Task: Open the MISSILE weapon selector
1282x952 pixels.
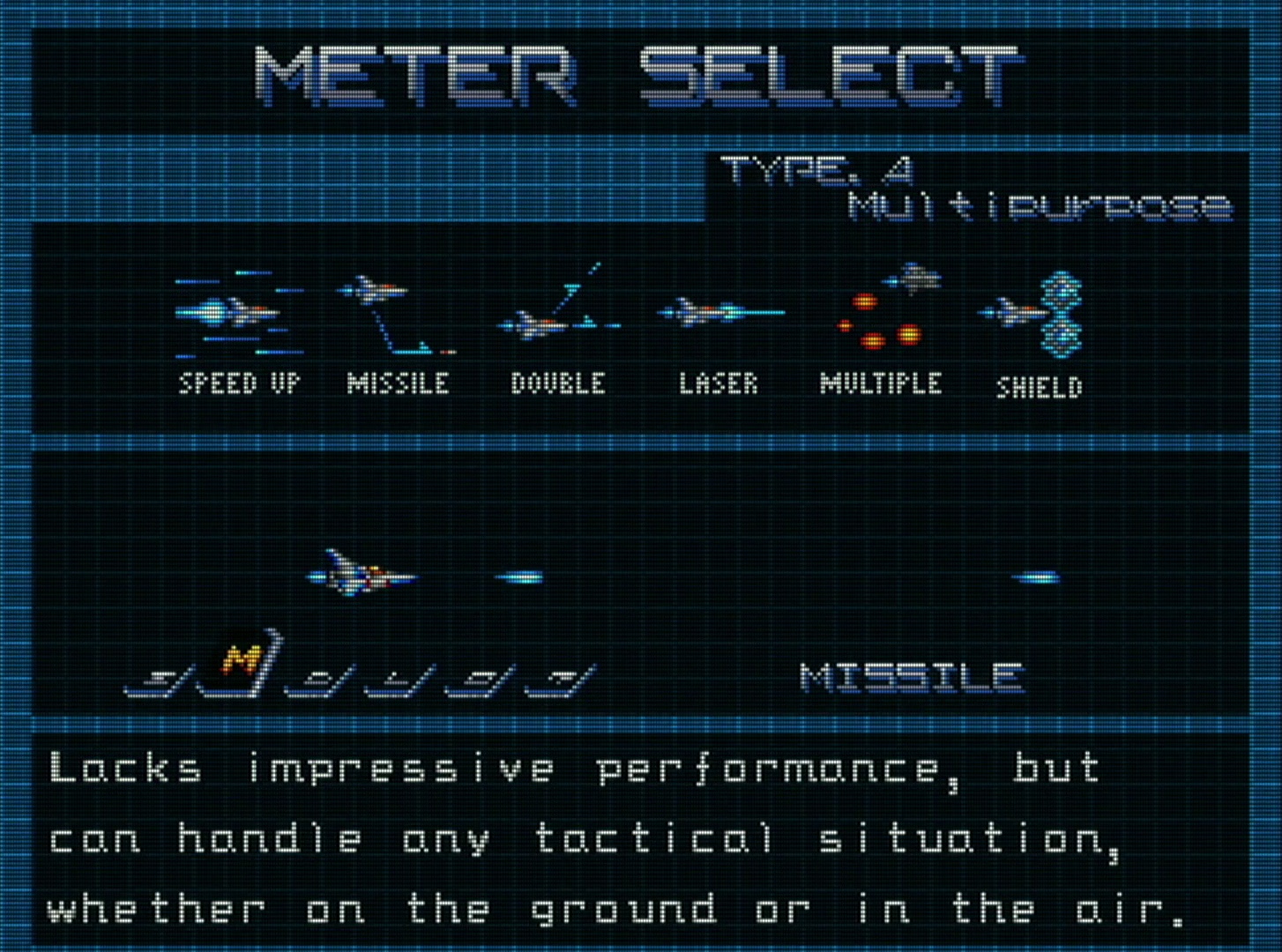Action: 913,679
